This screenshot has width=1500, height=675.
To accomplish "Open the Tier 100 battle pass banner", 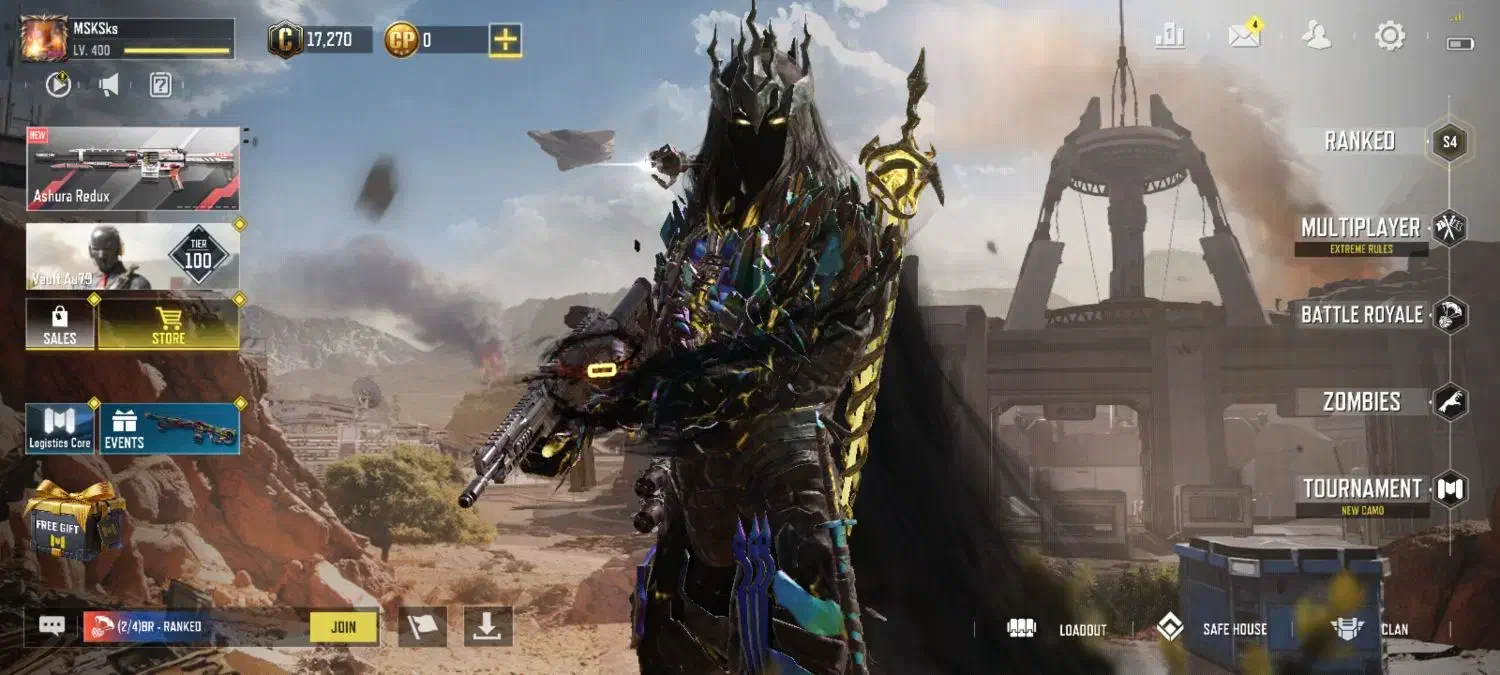I will click(x=133, y=257).
